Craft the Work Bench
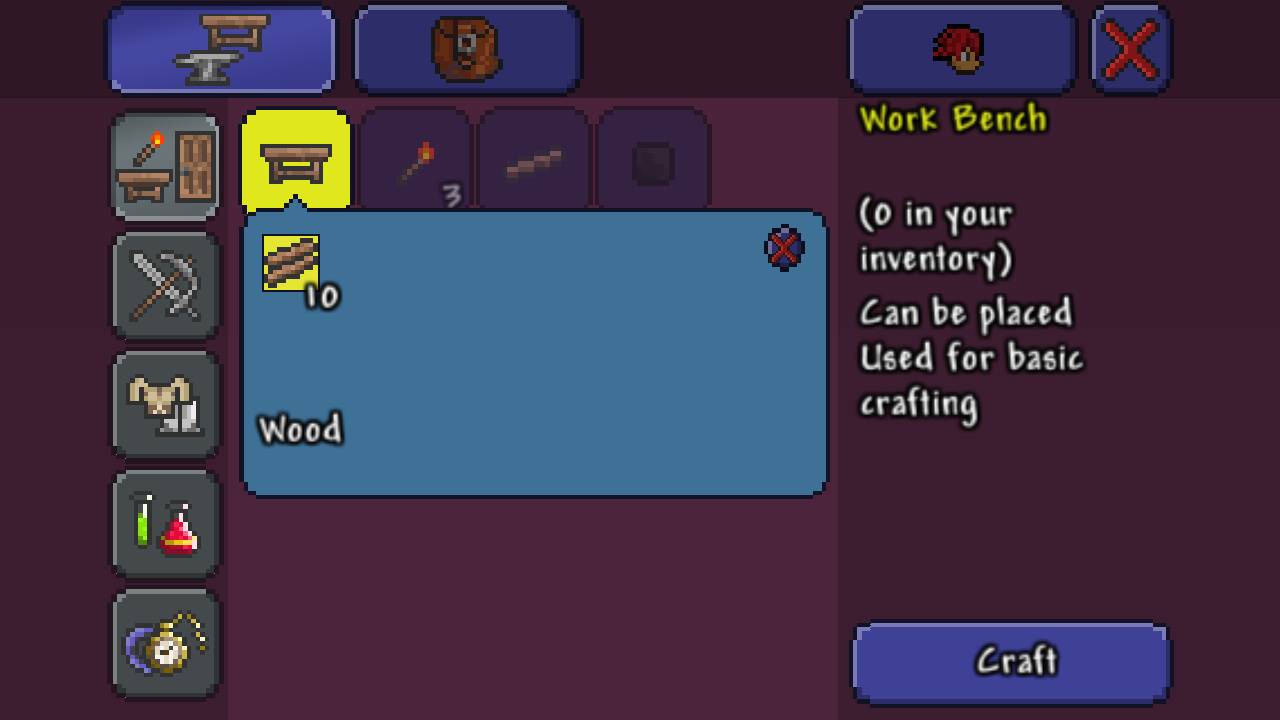The height and width of the screenshot is (720, 1280). (1010, 663)
